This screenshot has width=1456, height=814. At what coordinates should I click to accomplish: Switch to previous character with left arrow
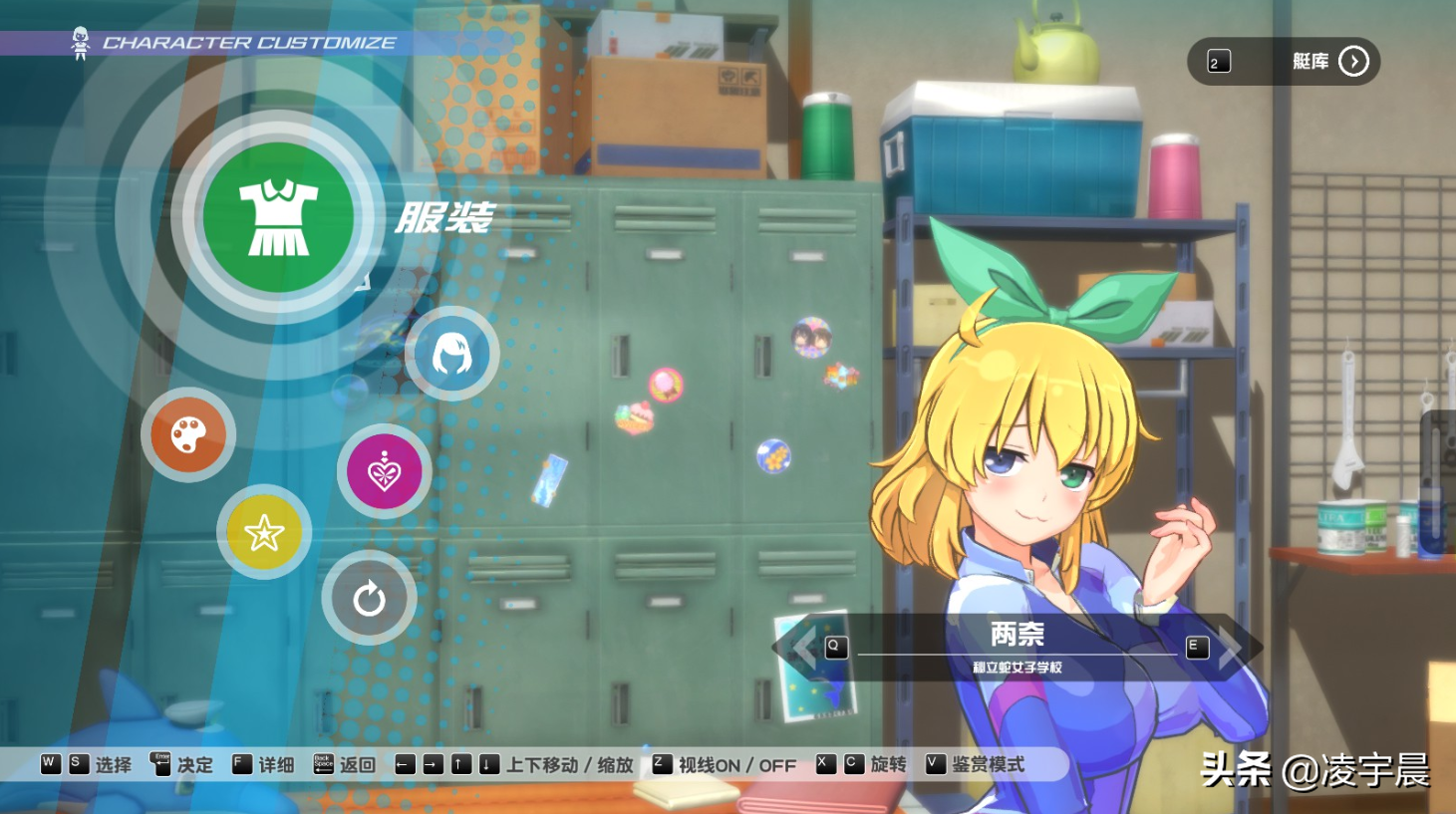803,647
